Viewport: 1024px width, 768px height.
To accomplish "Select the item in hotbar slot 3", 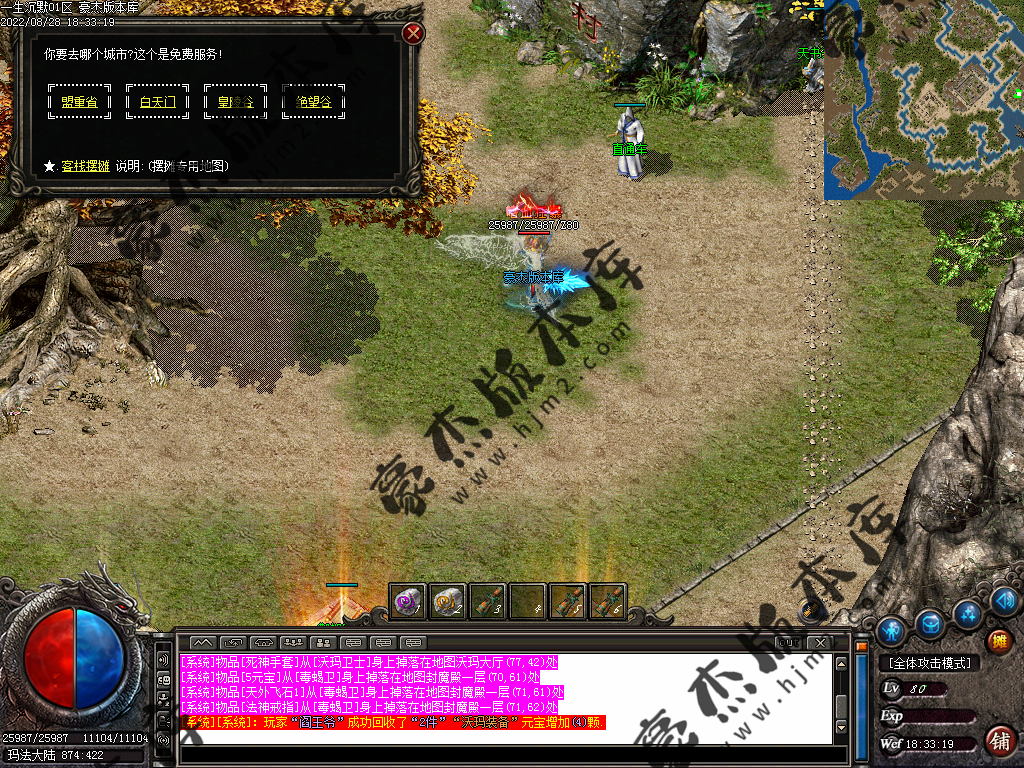I will (487, 601).
